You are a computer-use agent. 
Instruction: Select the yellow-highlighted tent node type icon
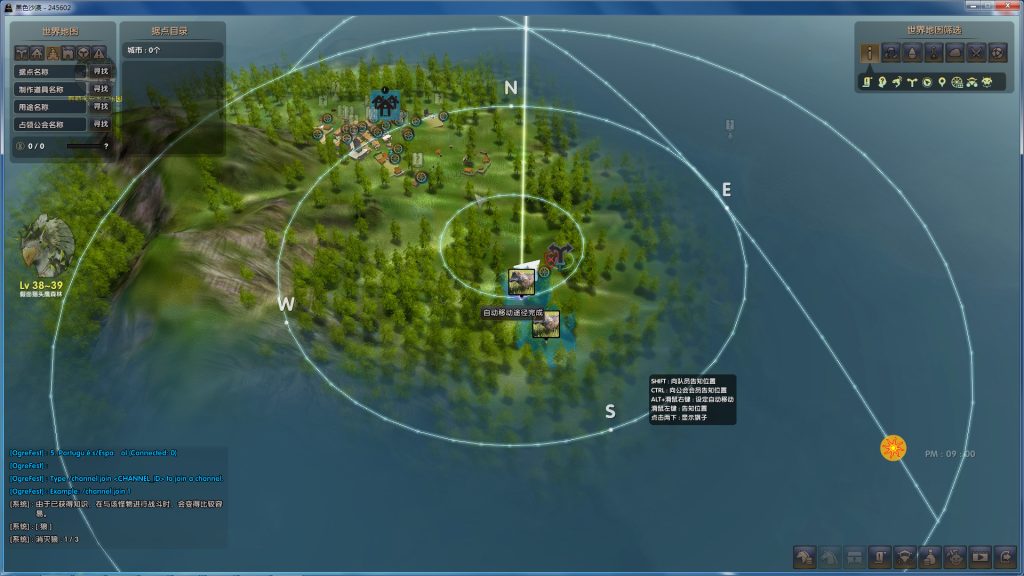52,53
